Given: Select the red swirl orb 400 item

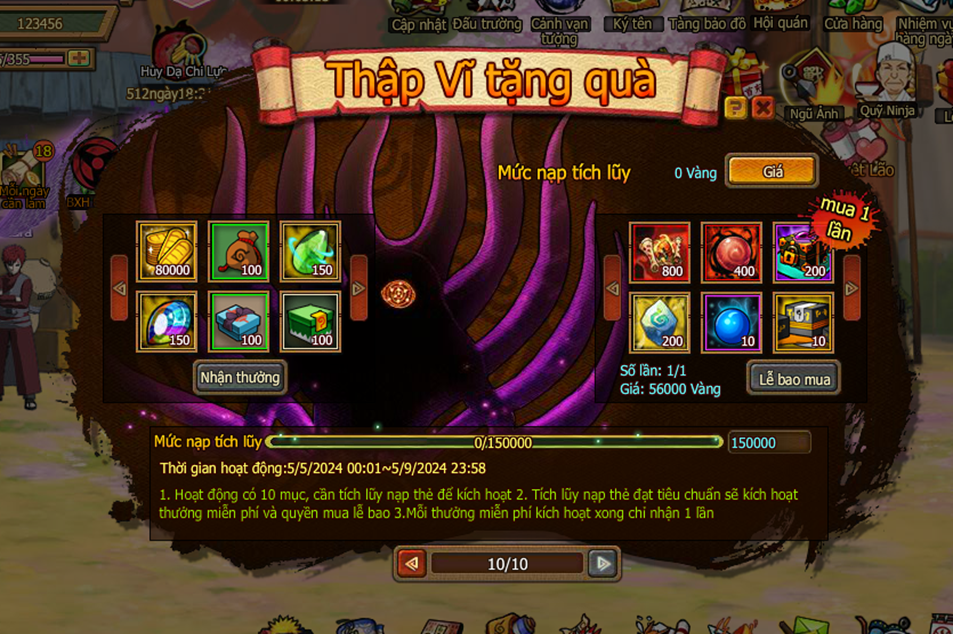Looking at the screenshot, I should click(731, 251).
